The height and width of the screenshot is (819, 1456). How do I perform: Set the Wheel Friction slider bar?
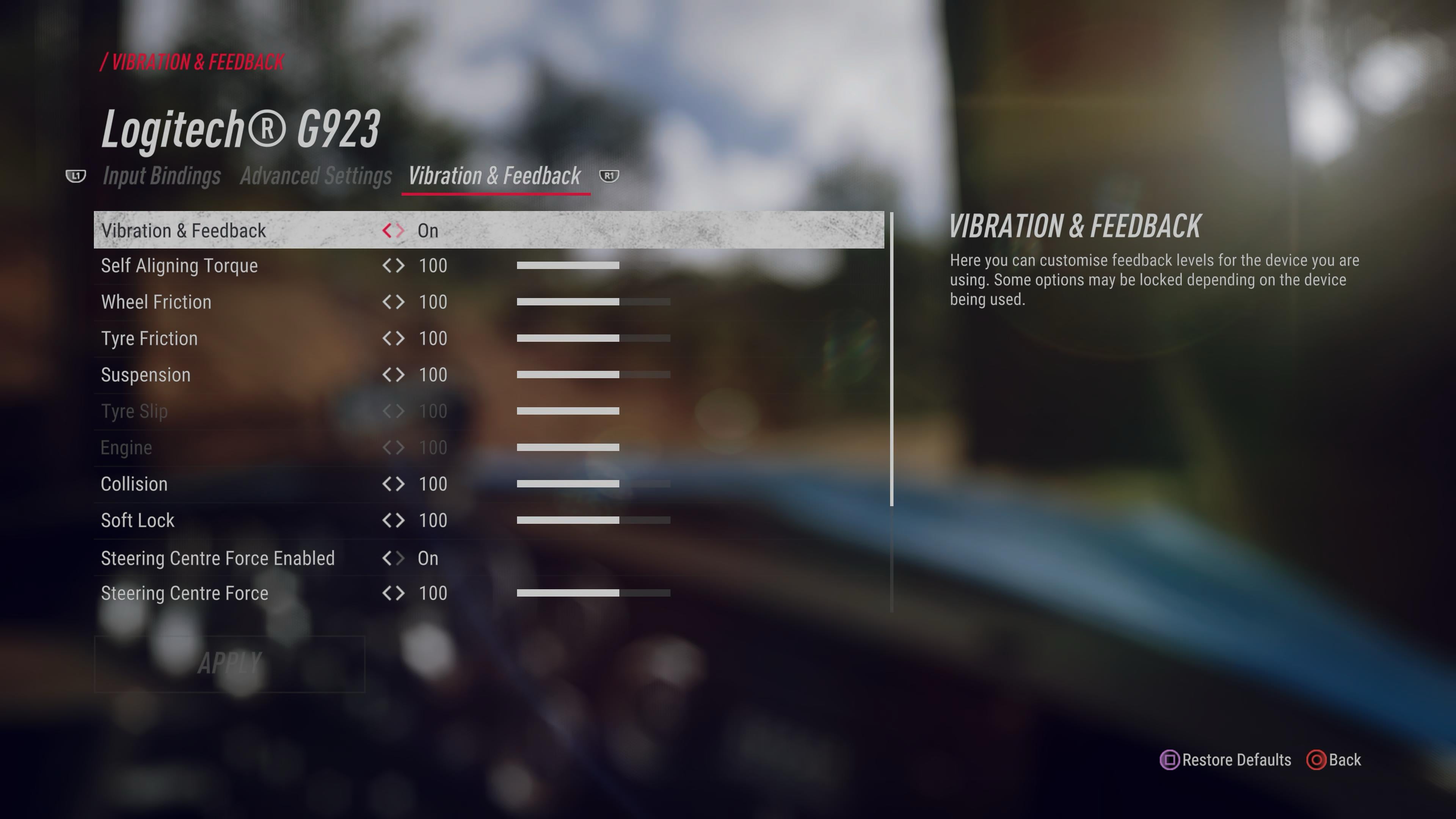coord(593,302)
